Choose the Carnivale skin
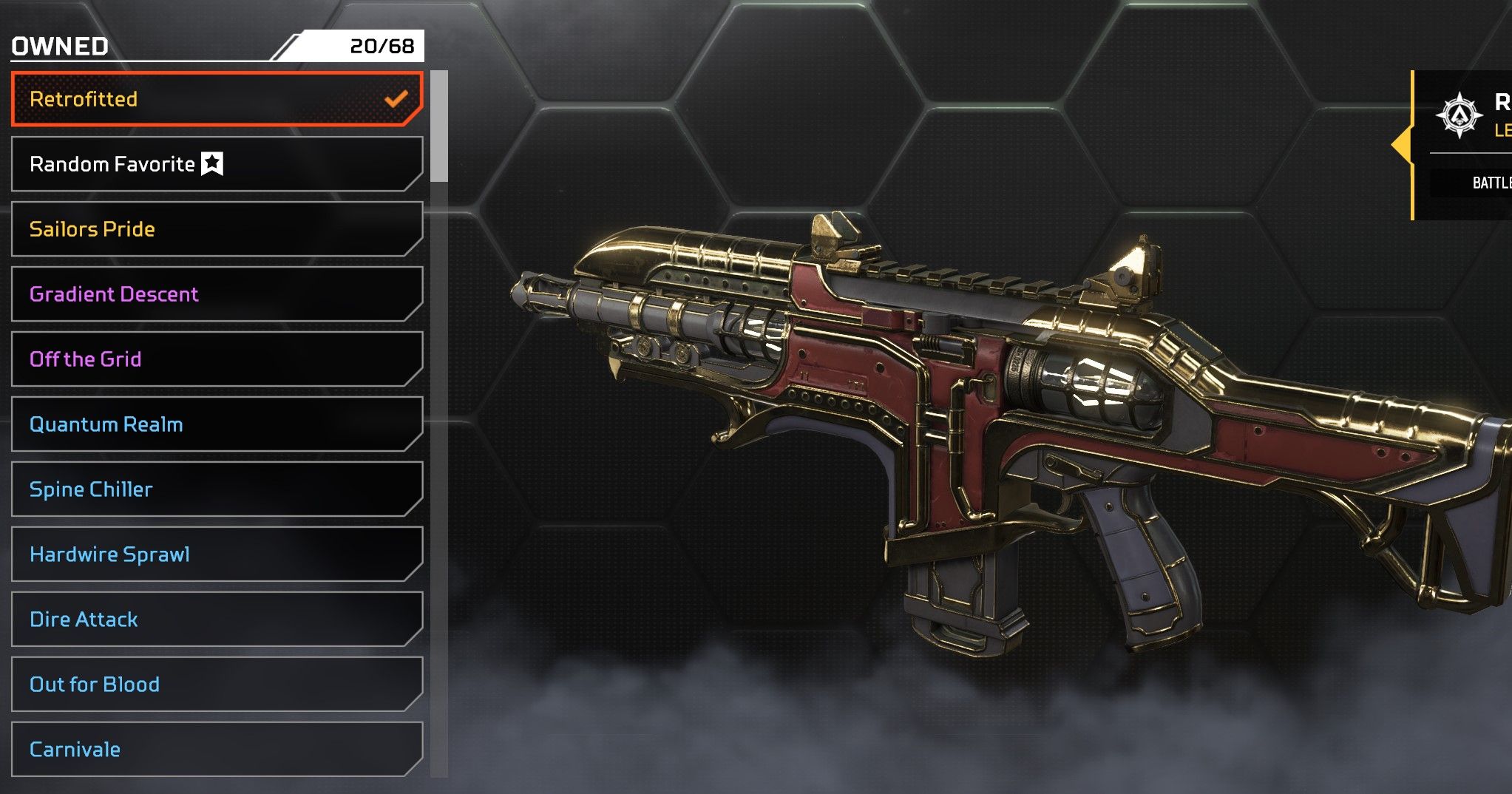1512x794 pixels. point(217,750)
